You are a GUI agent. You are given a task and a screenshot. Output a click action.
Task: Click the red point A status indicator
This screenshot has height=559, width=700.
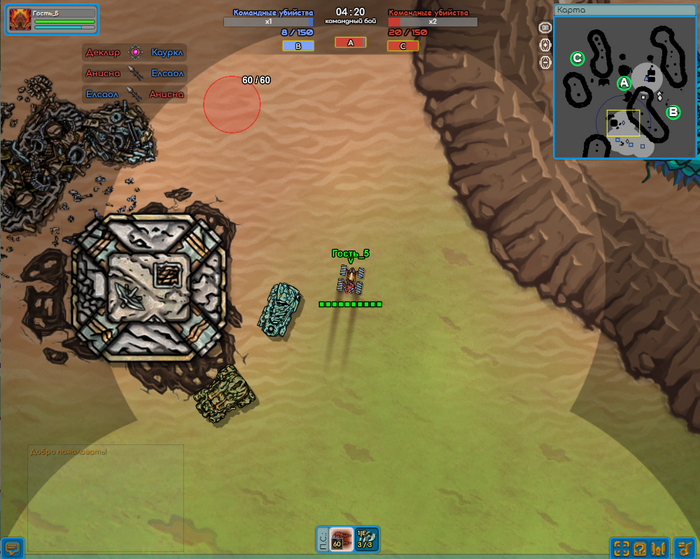click(350, 42)
